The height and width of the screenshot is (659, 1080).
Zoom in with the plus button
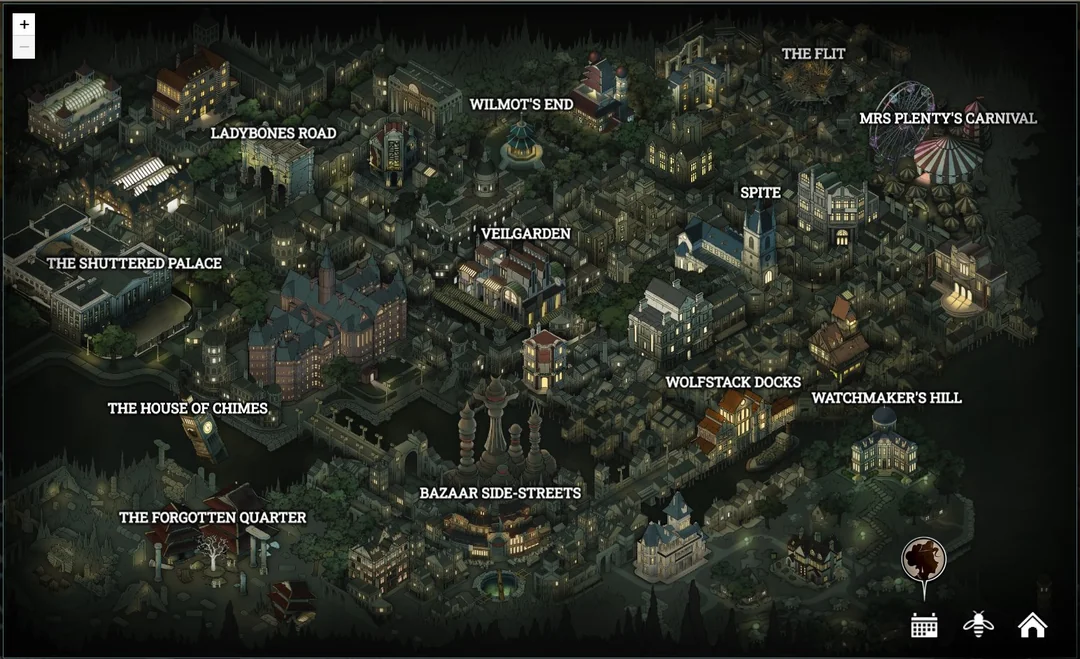[x=25, y=24]
